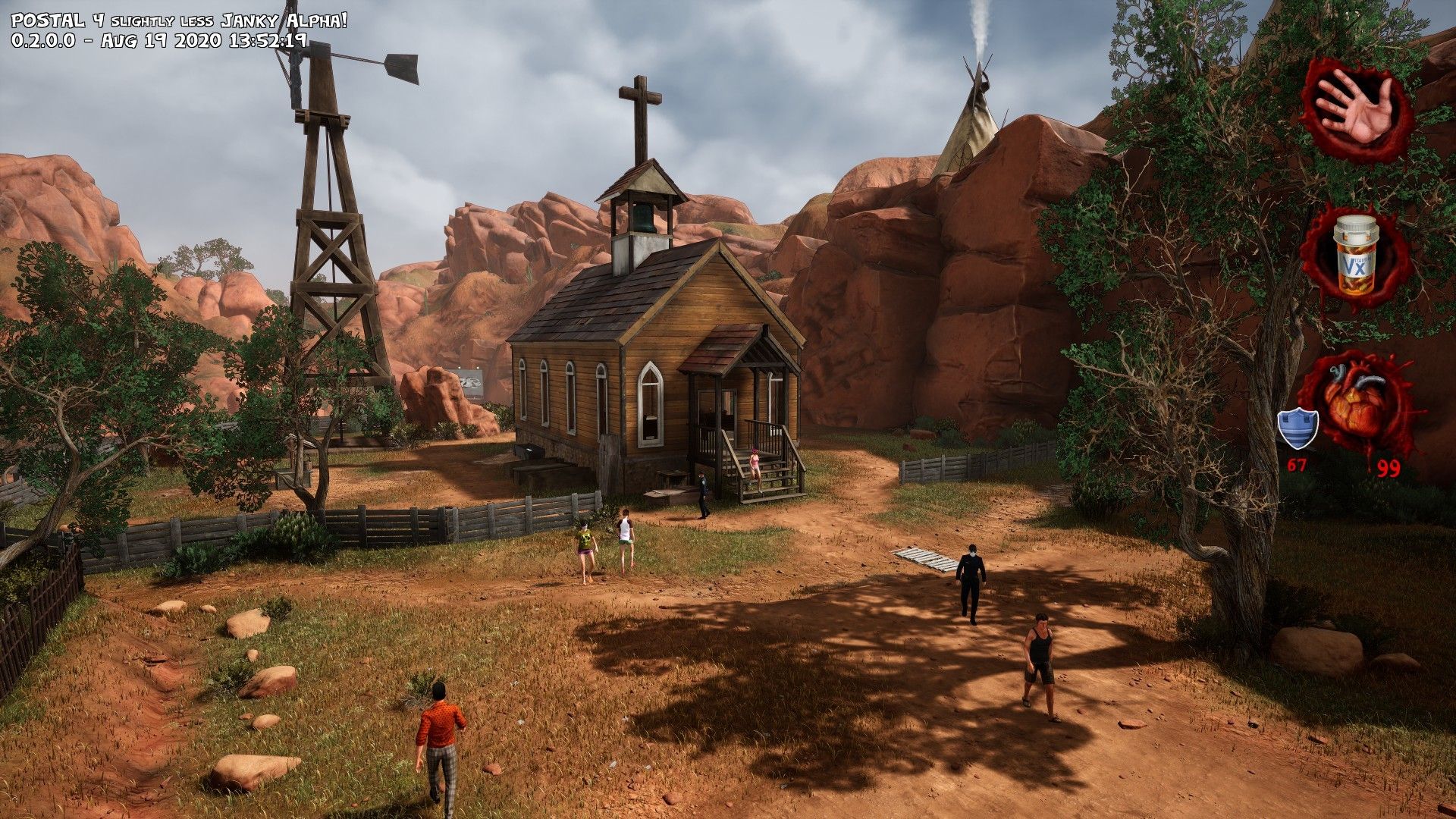Click the vitamin pill bottle item icon

click(1357, 257)
